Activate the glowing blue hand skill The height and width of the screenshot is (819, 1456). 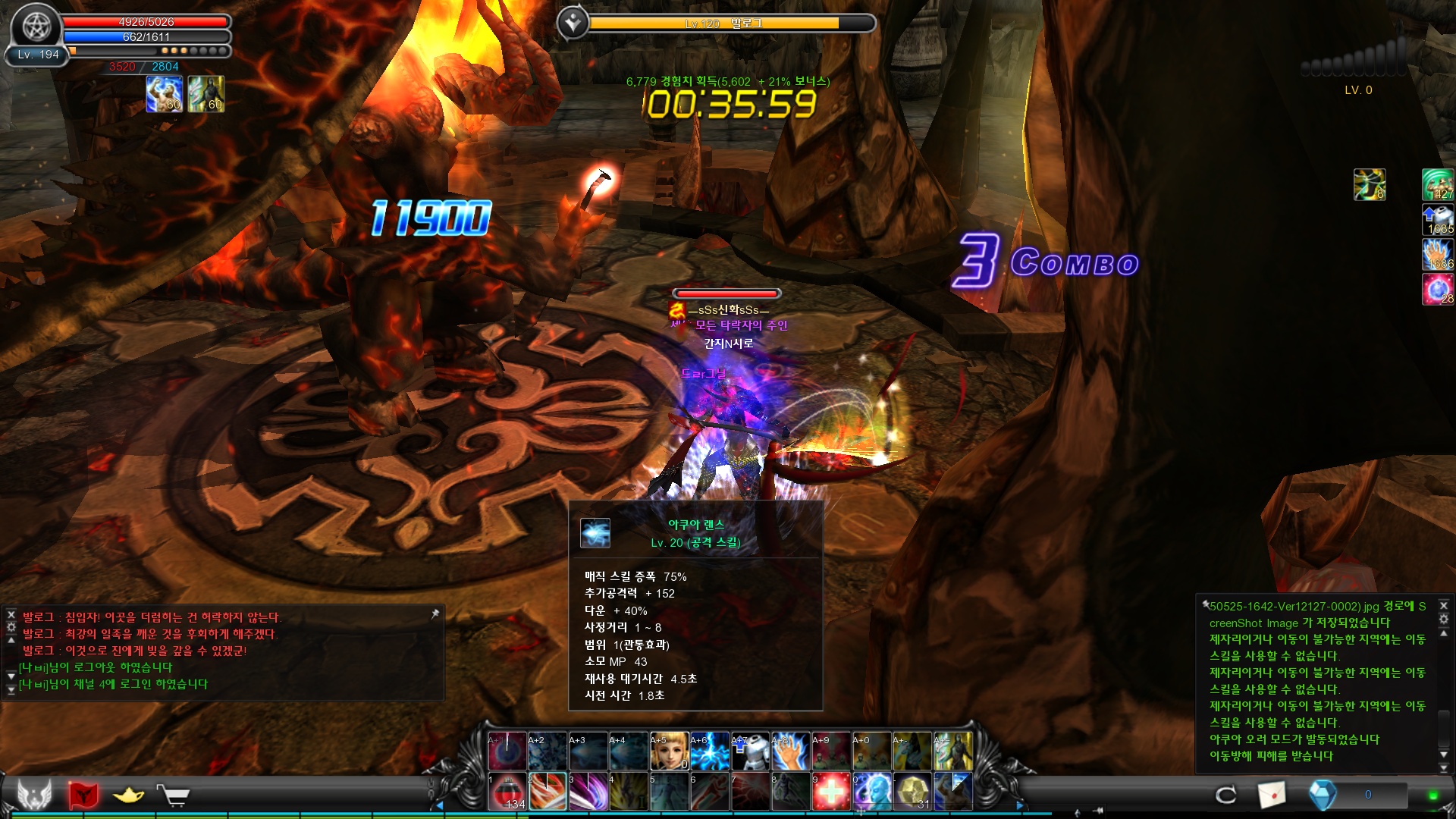[790, 752]
